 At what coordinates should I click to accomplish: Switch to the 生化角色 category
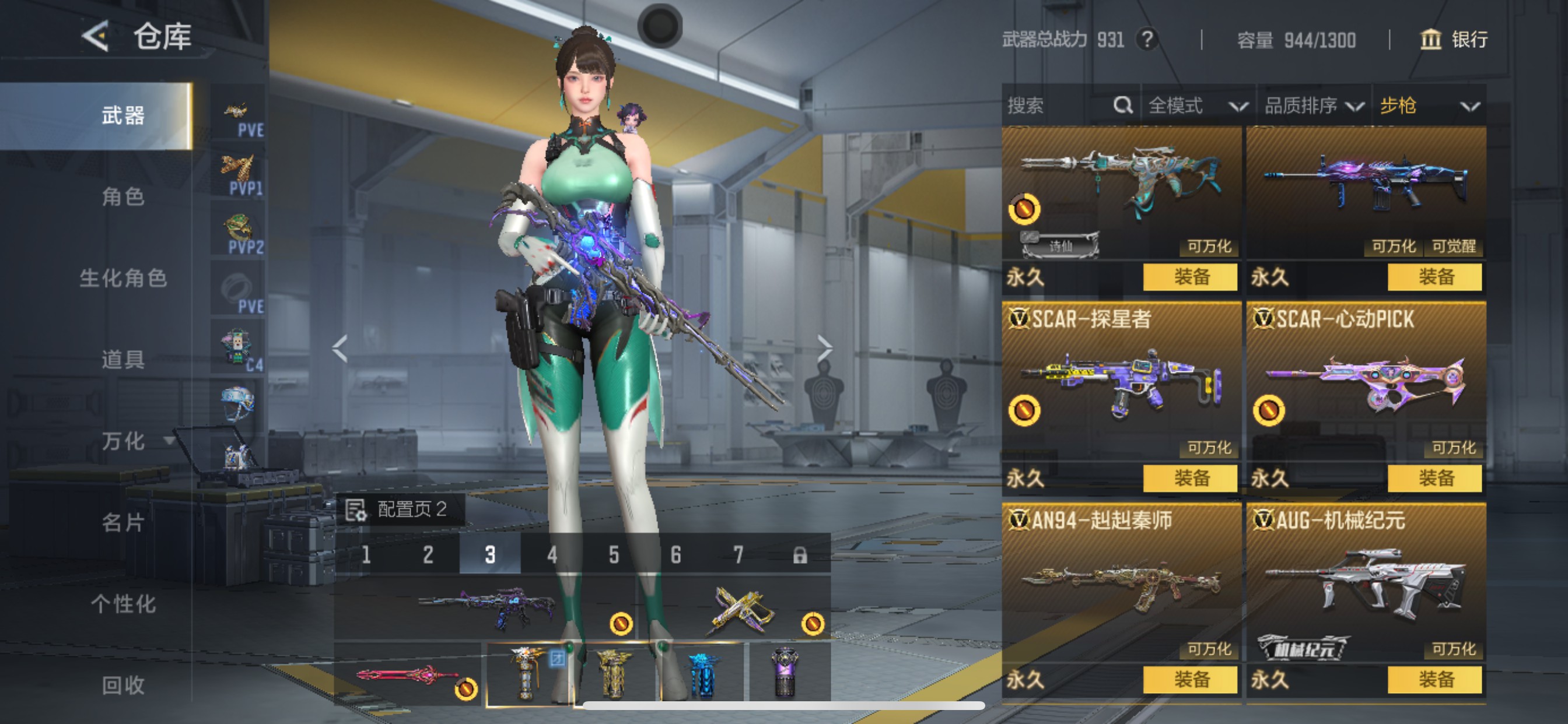123,279
